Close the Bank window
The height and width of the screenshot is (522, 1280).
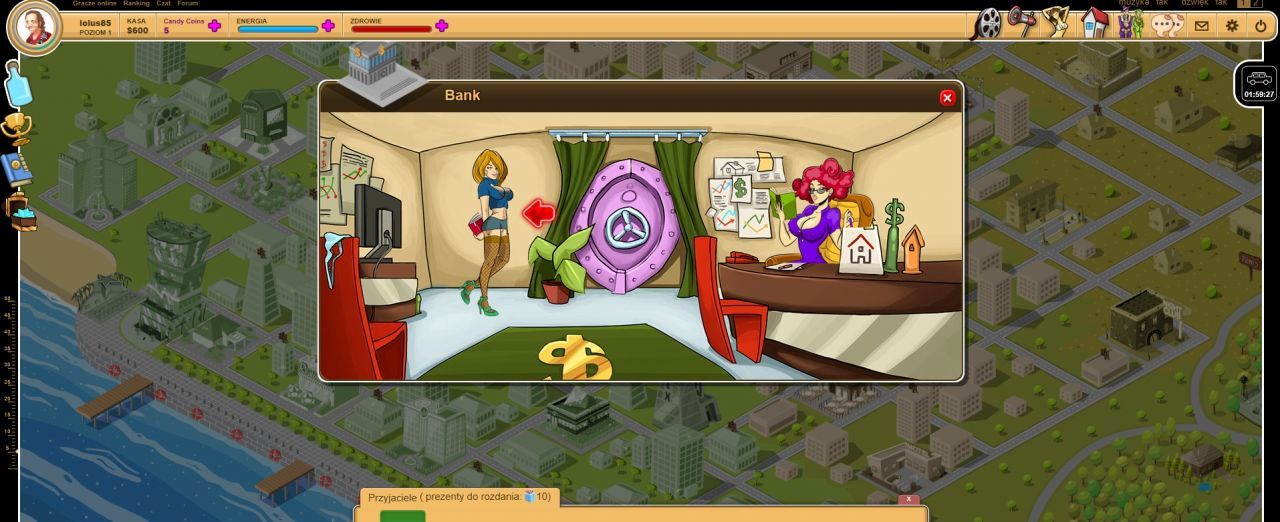pyautogui.click(x=947, y=97)
